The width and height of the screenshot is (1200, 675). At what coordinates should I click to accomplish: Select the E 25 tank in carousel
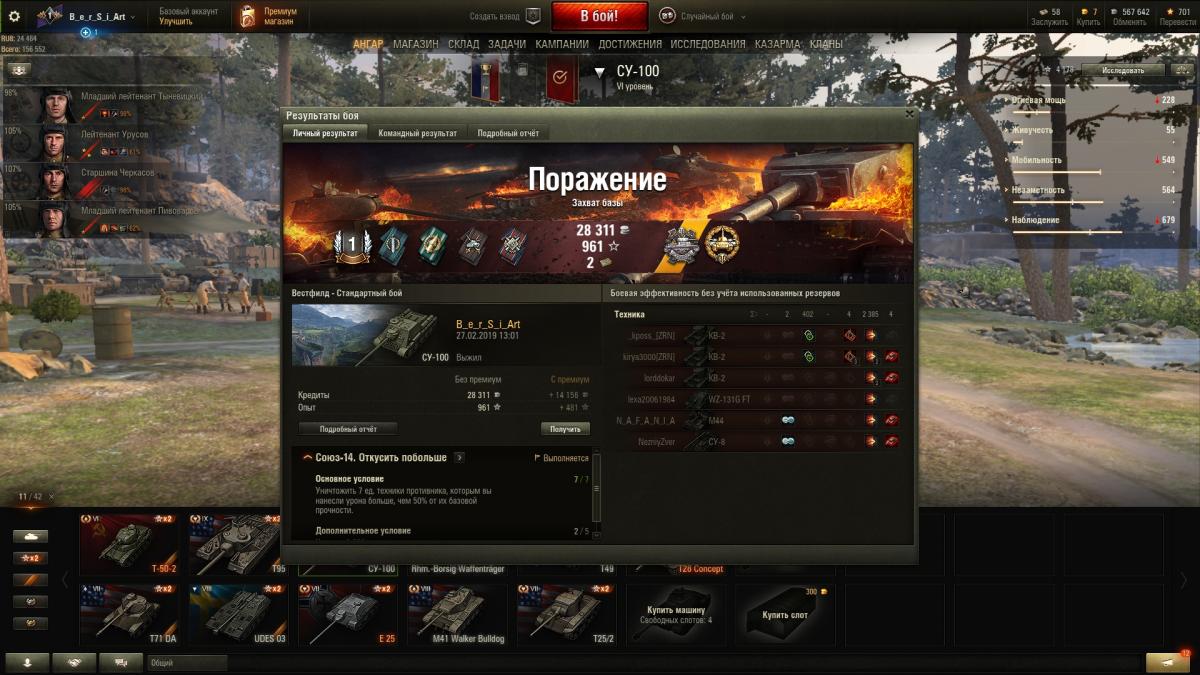click(x=345, y=614)
